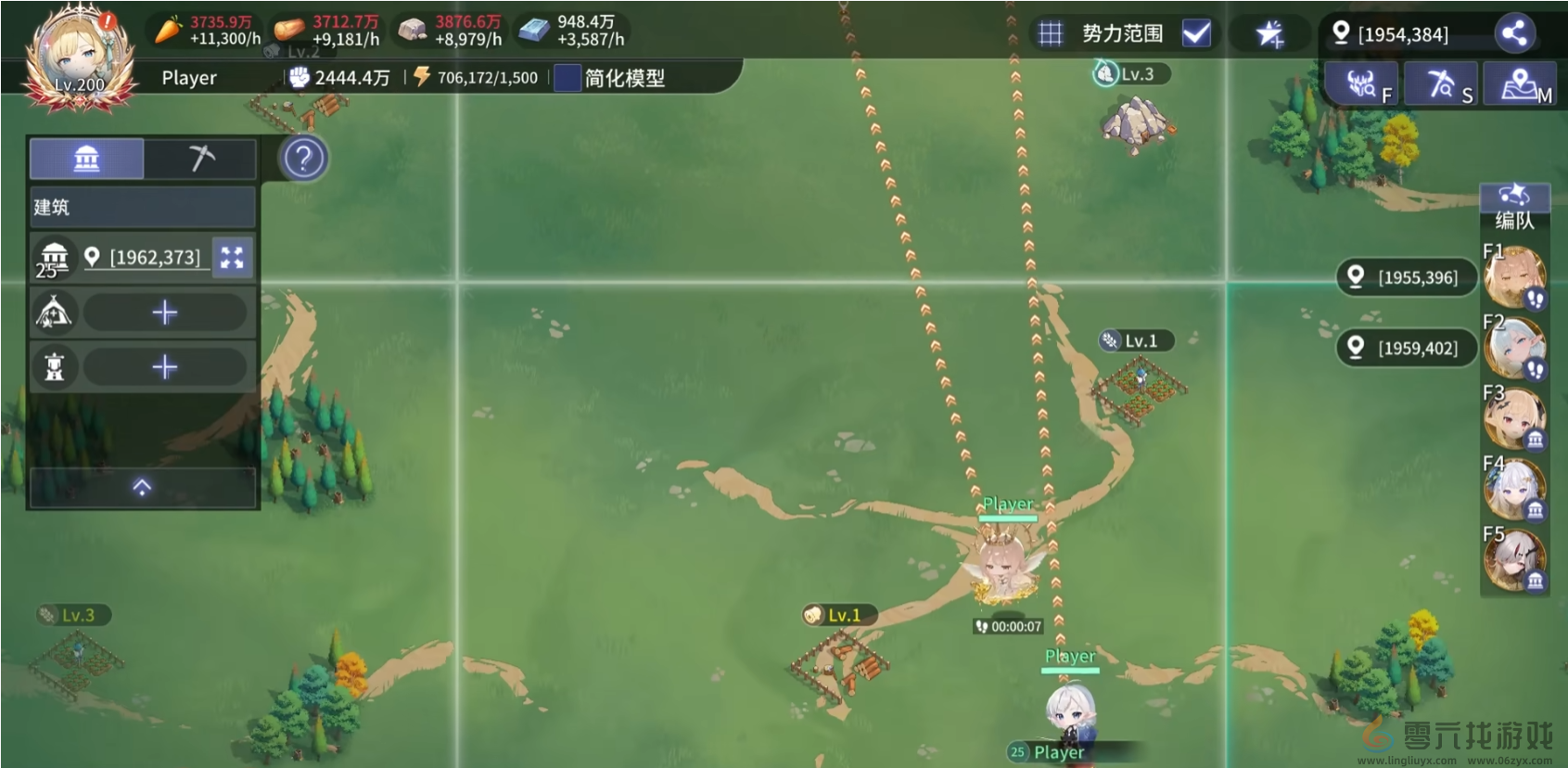Click the carrot resource icon
The image size is (1568, 768).
click(167, 28)
